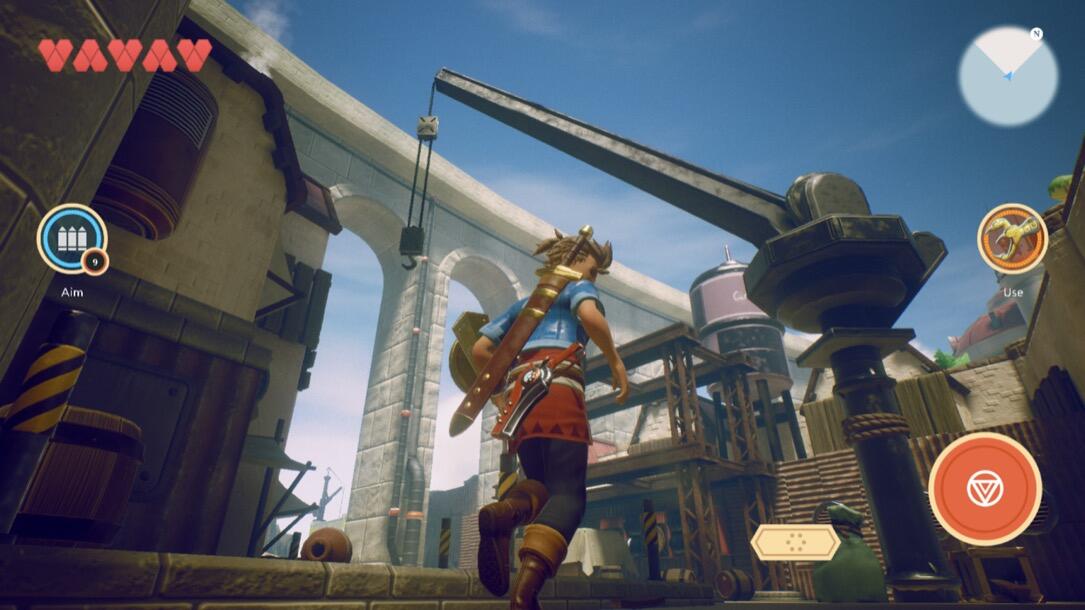Tap the beige hexagonal menu button

(x=795, y=542)
